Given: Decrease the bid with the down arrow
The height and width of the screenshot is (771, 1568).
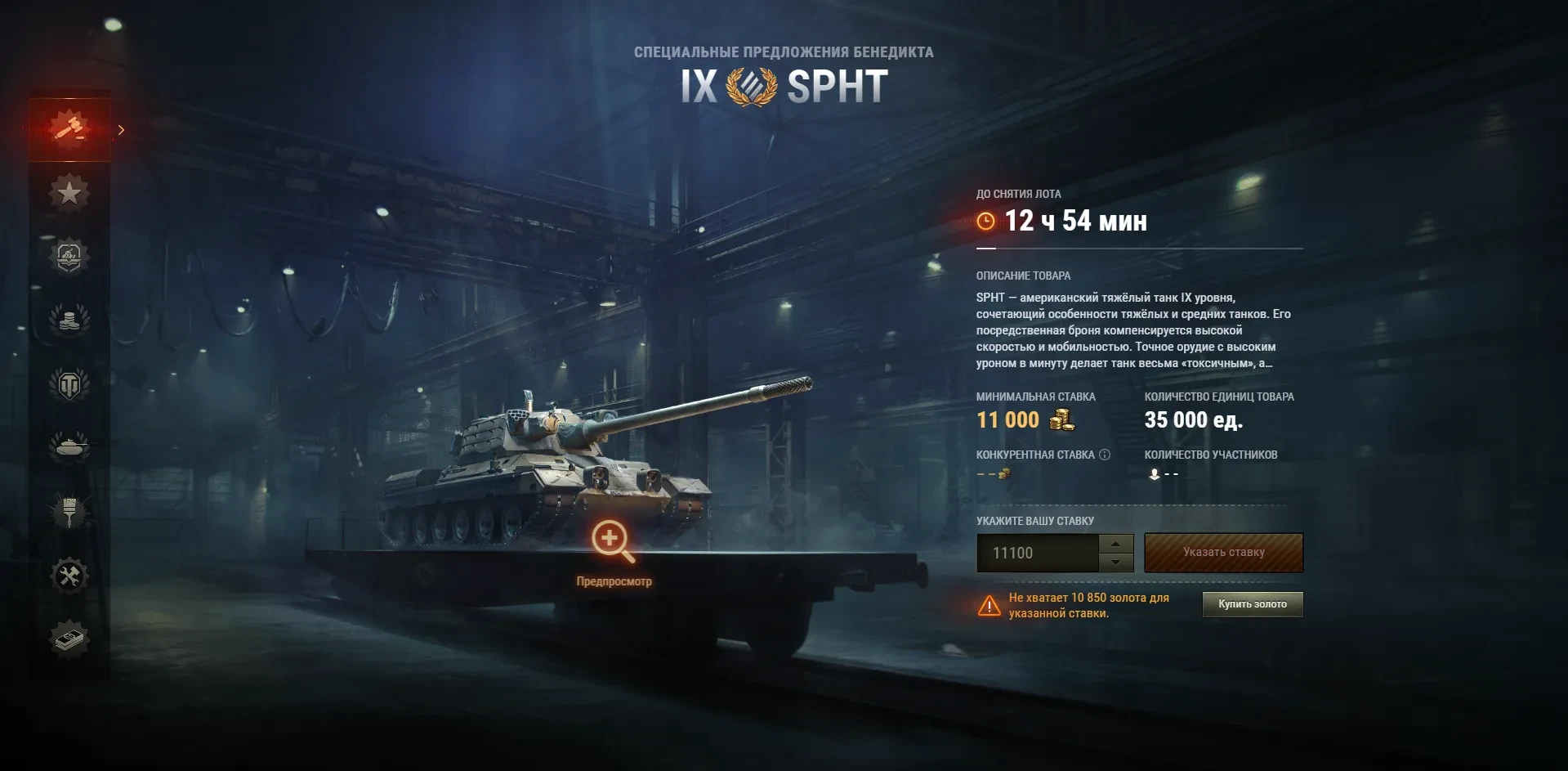Looking at the screenshot, I should pos(1115,563).
